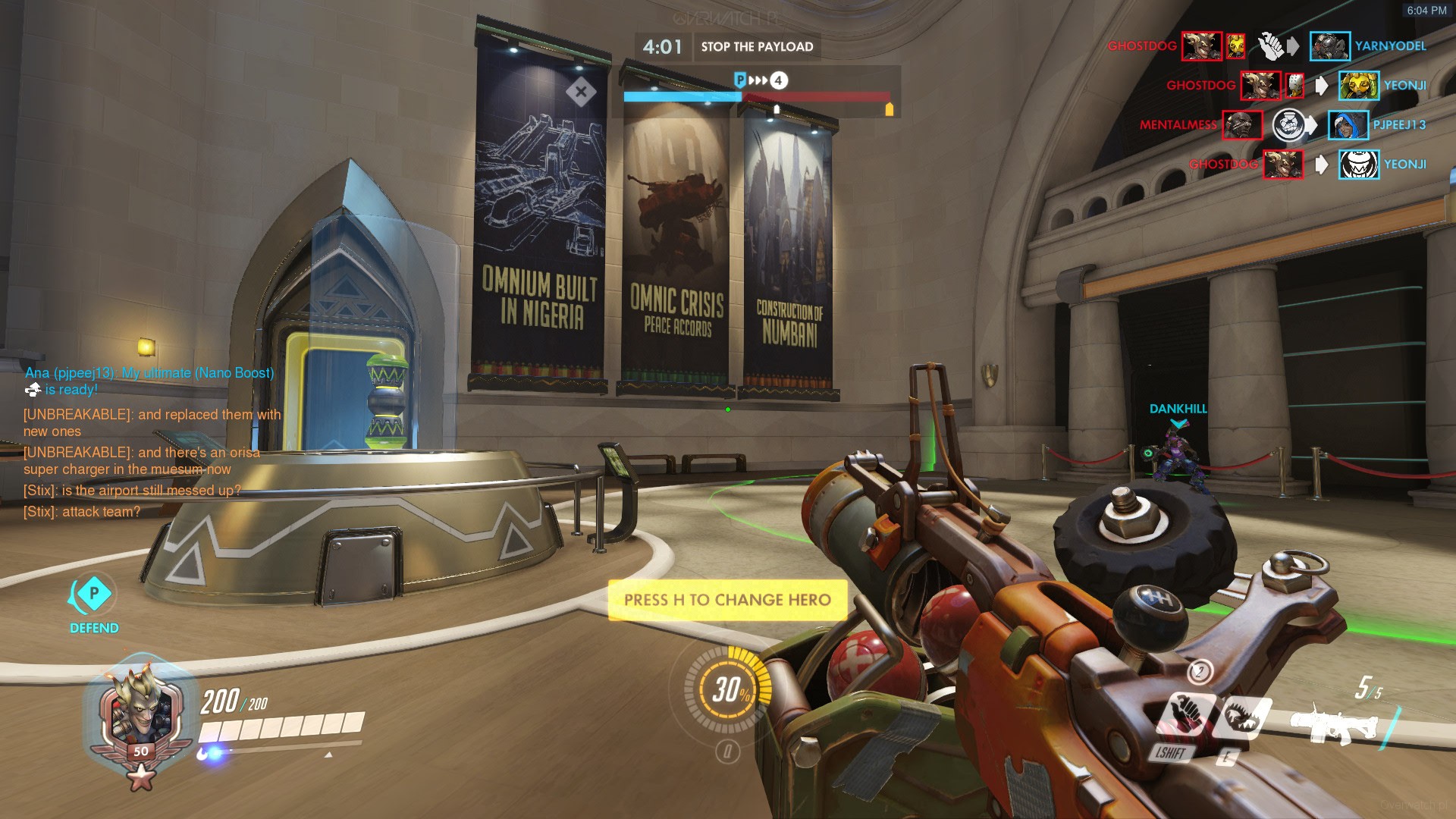Click the Defend objective marker icon

(93, 594)
